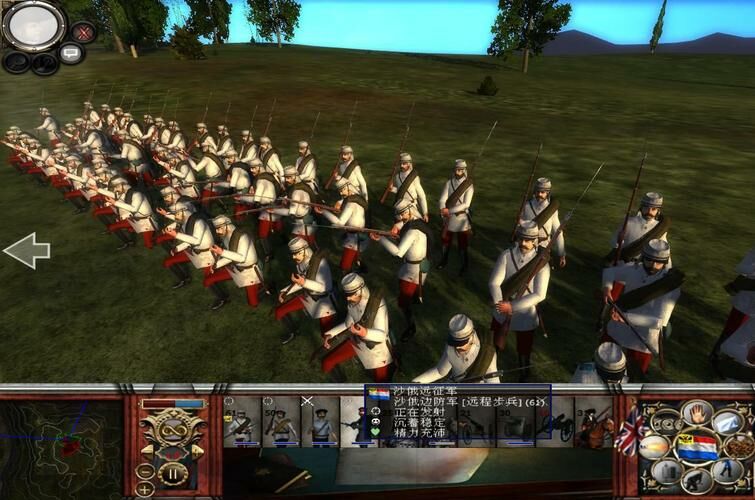Click the central Russian flag button

pyautogui.click(x=697, y=446)
